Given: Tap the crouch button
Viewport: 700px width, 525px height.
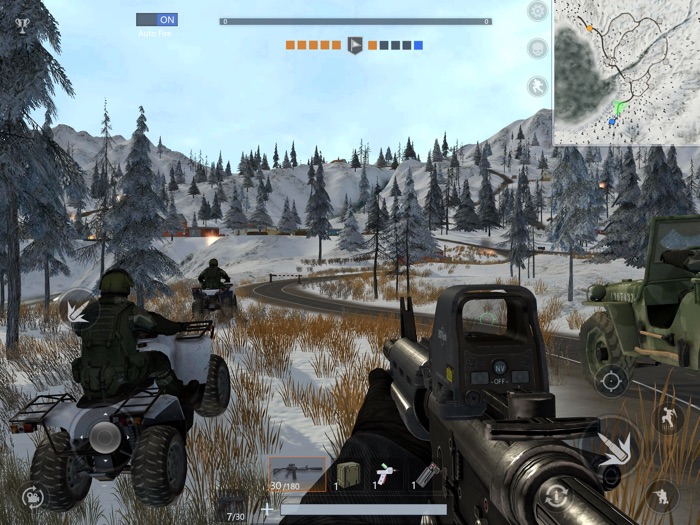Looking at the screenshot, I should tap(661, 494).
